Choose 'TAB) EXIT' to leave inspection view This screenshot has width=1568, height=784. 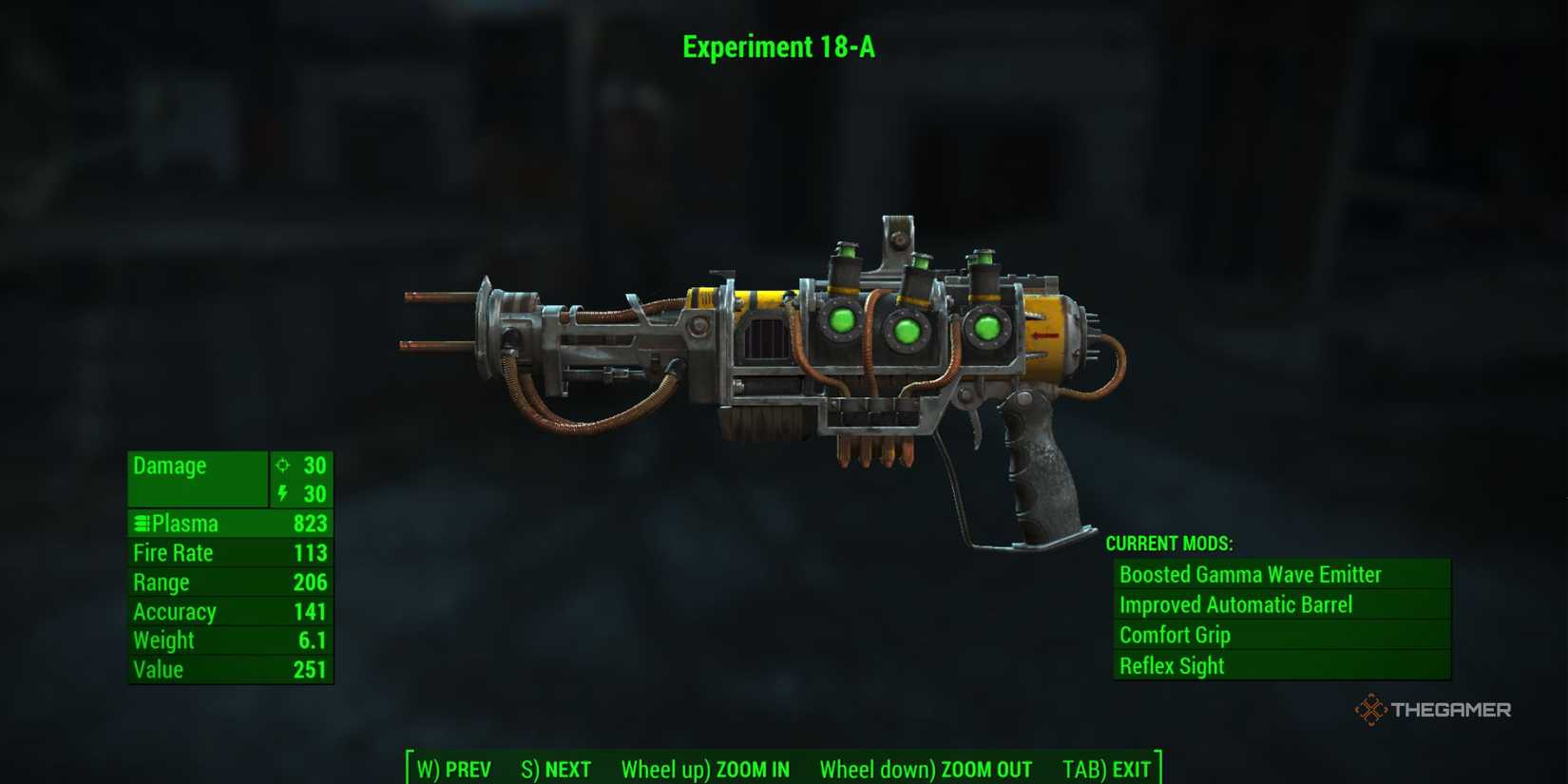point(1107,770)
